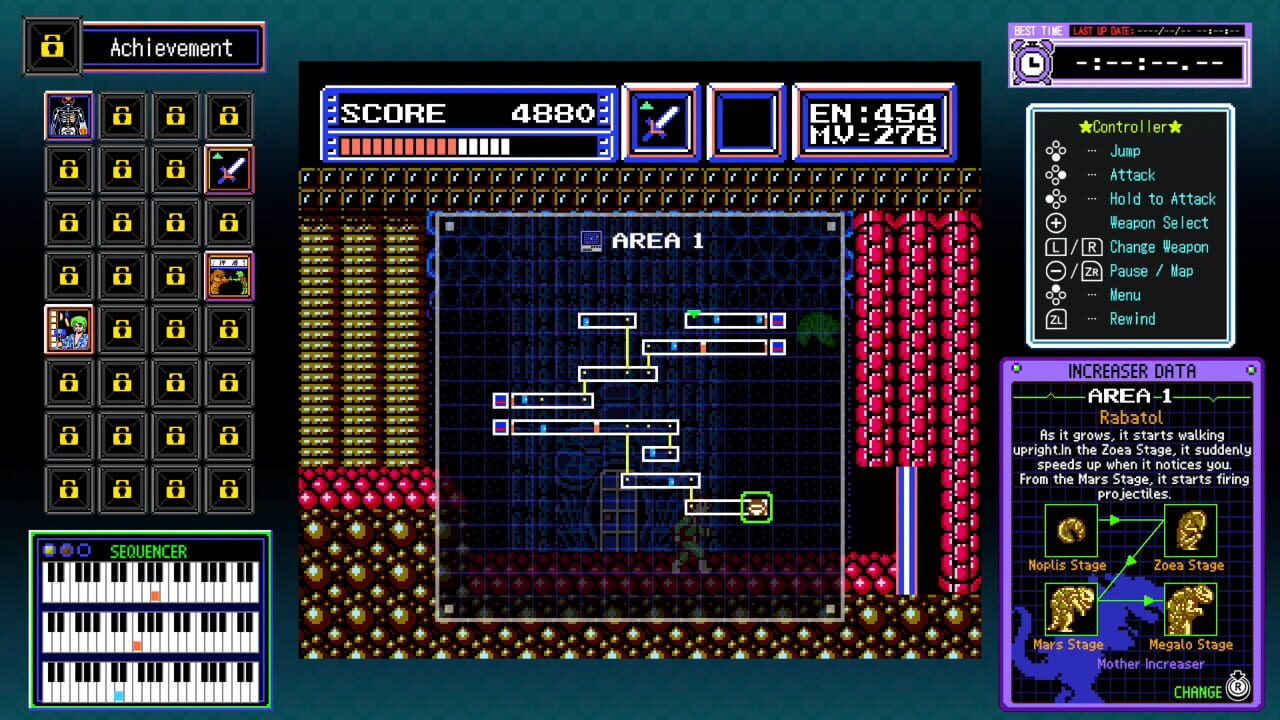Viewport: 1280px width, 720px height.
Task: Click the orange score progress bar
Action: click(400, 145)
